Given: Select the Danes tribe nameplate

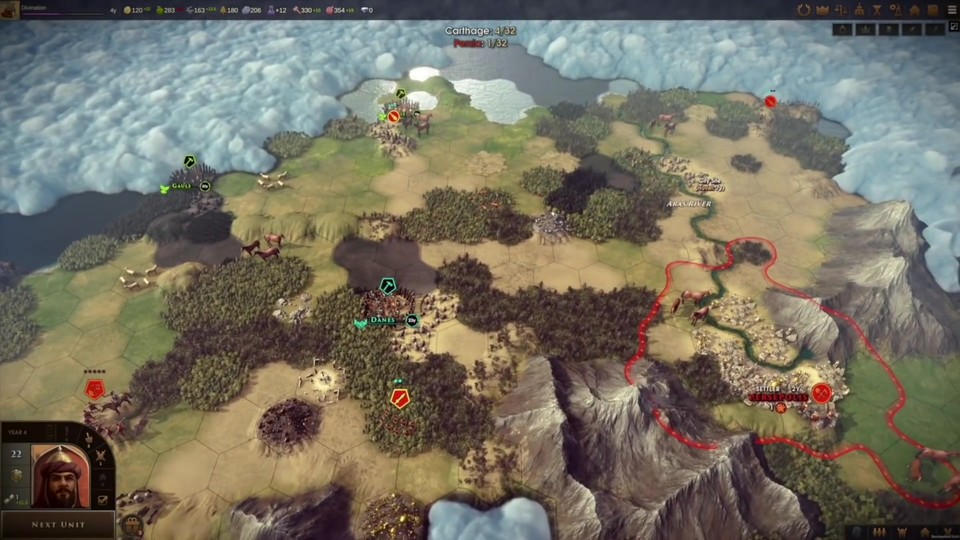Looking at the screenshot, I should 382,321.
